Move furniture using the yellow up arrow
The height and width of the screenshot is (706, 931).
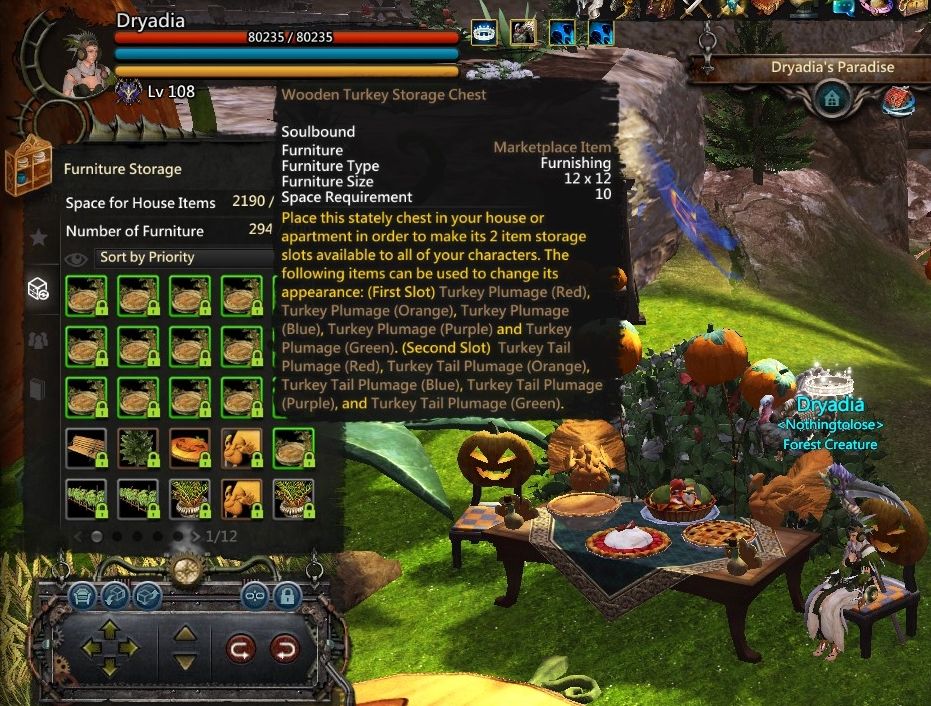(109, 630)
